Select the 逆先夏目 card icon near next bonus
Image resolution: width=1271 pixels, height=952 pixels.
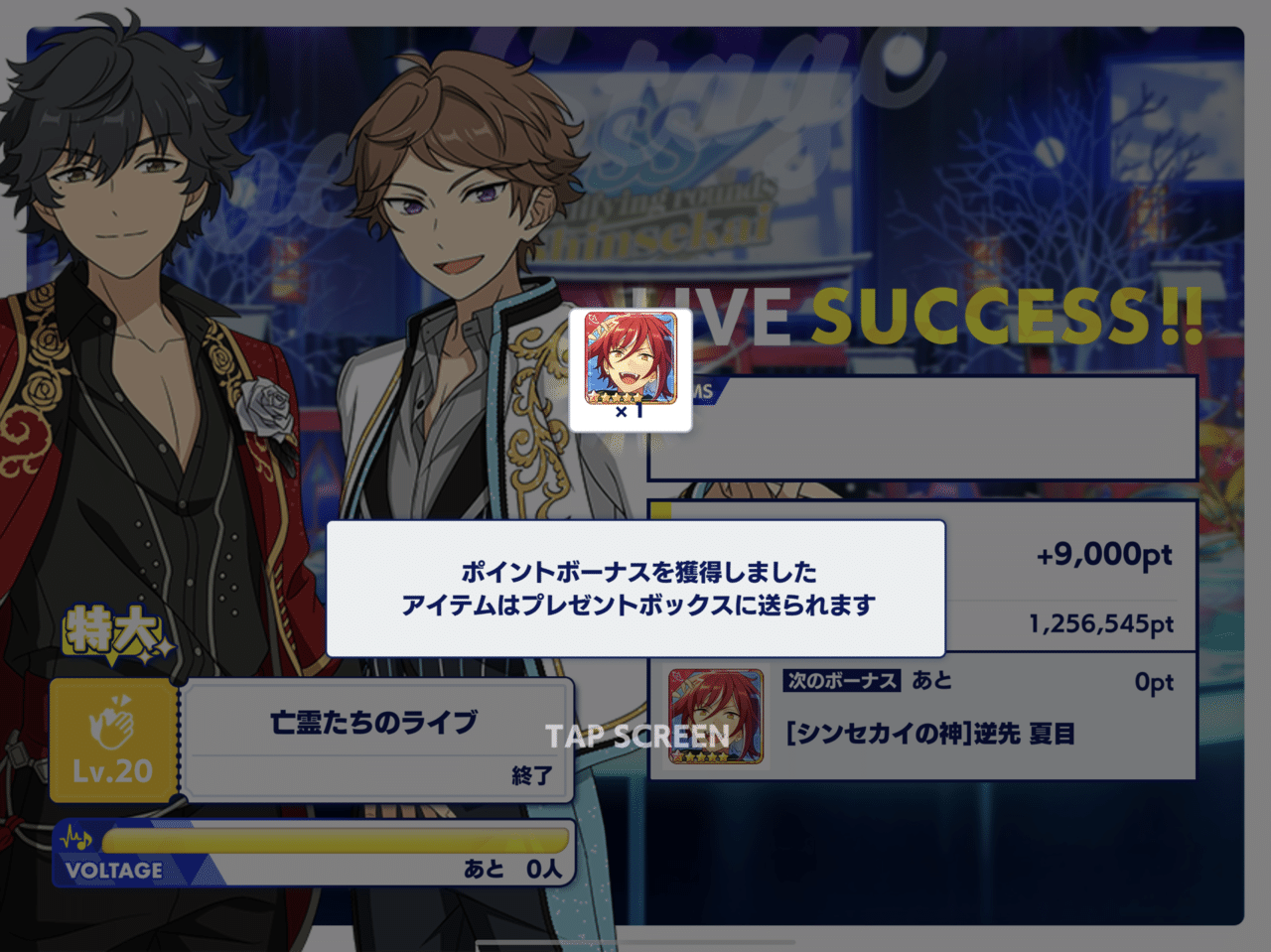[x=714, y=716]
